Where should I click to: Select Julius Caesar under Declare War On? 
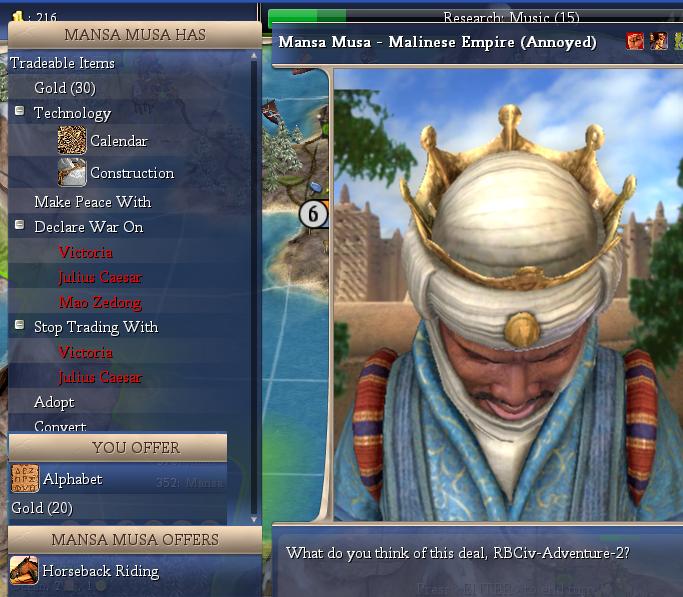(100, 277)
